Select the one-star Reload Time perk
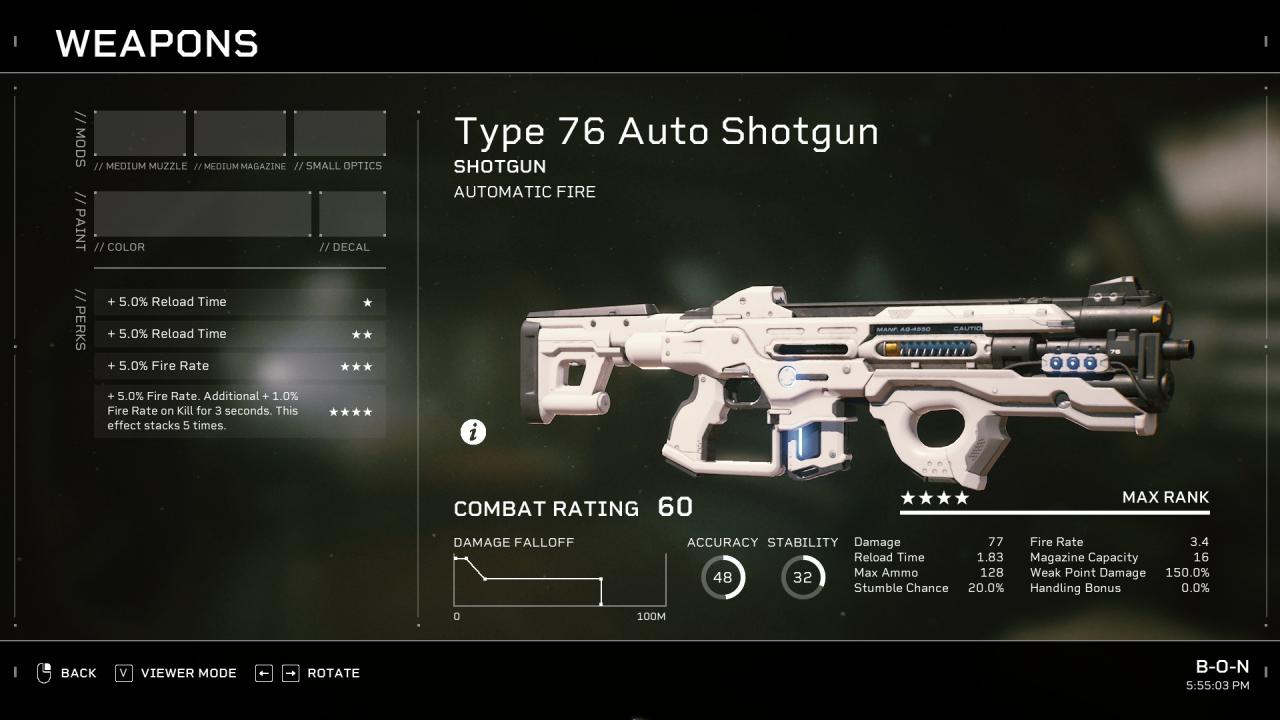This screenshot has height=720, width=1280. (x=240, y=302)
